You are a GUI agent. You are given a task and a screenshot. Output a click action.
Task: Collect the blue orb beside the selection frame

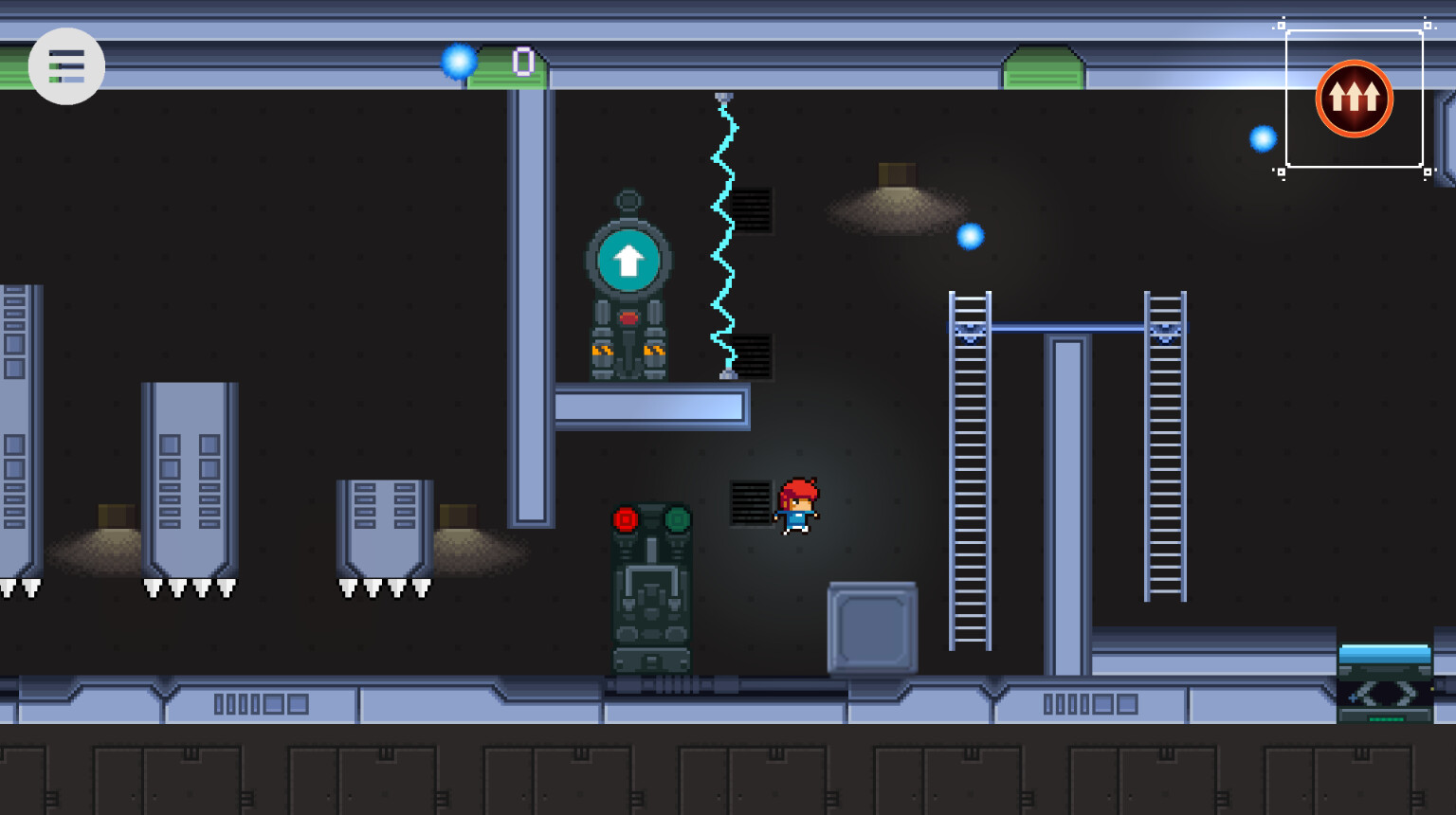point(1264,139)
